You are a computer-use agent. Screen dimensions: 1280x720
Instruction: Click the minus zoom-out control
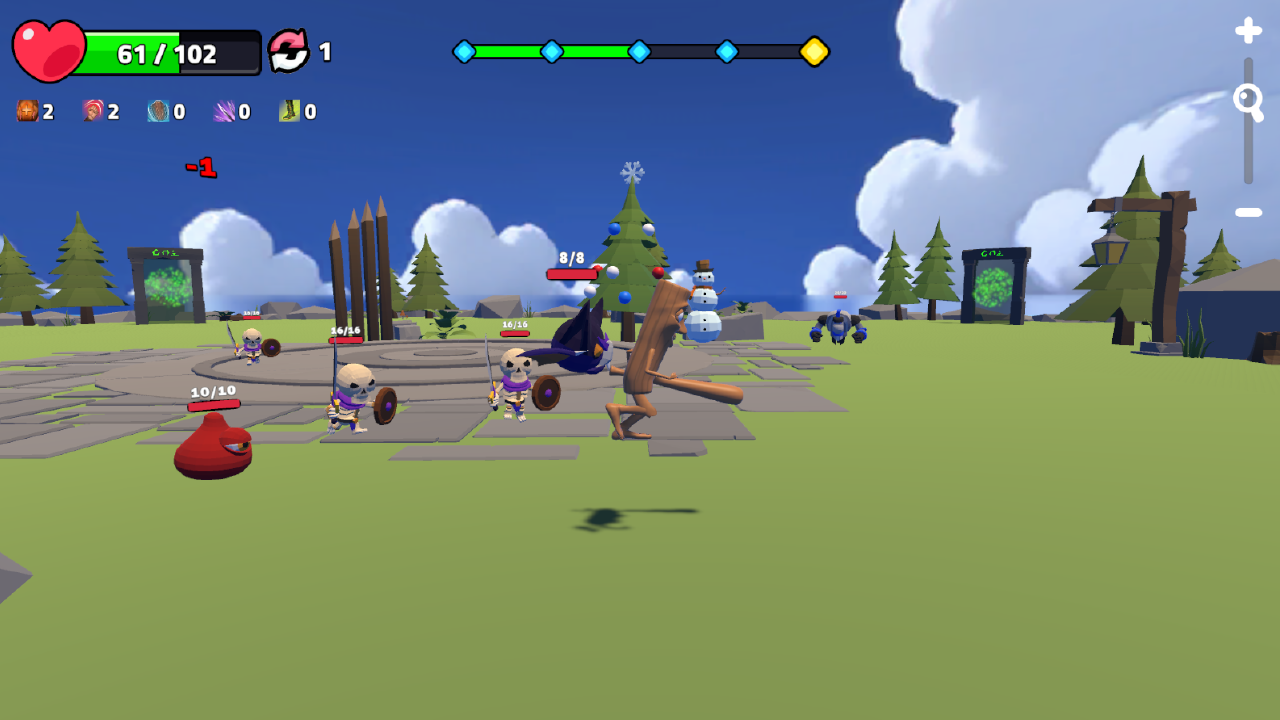[x=1247, y=211]
